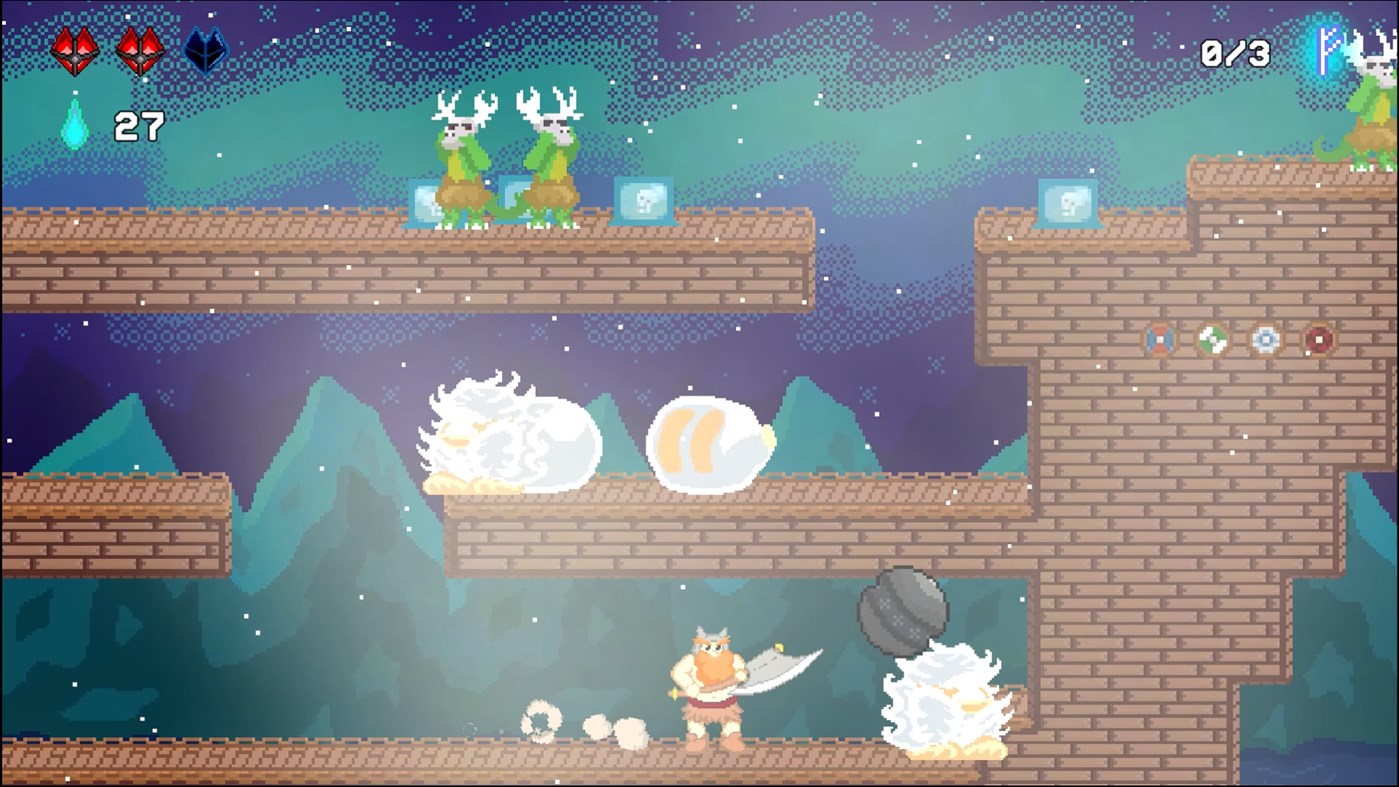The height and width of the screenshot is (787, 1399).
Task: Select the blue hourglass medallion on the wall
Action: (1159, 340)
